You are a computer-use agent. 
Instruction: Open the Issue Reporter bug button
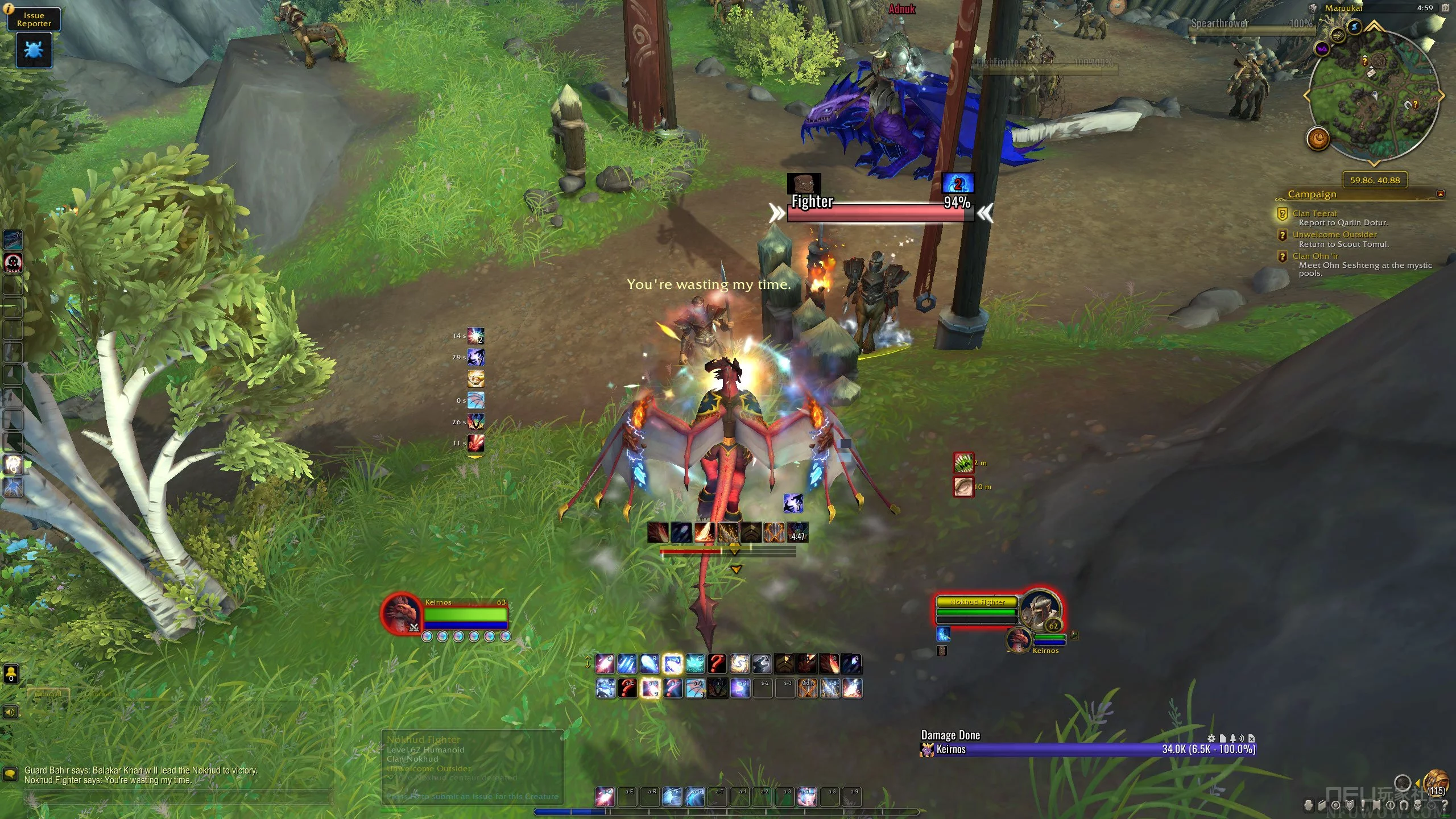34,50
